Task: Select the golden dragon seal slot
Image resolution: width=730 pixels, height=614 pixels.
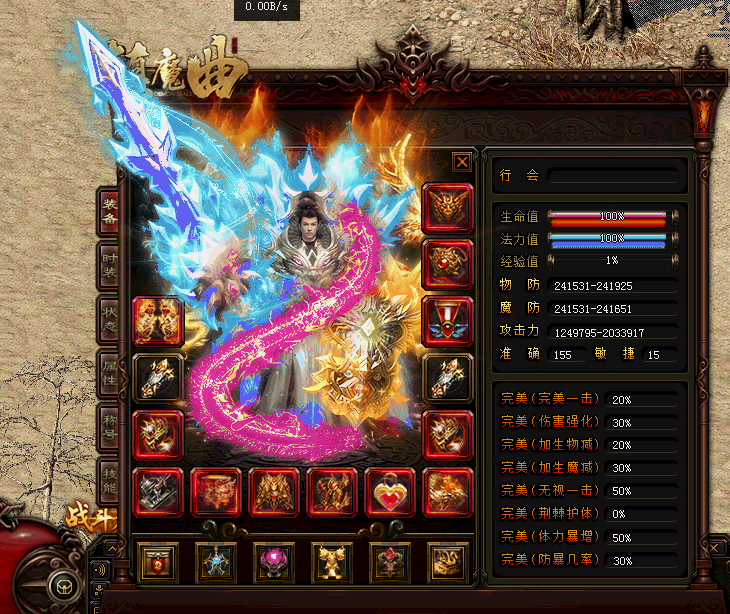Action: click(447, 564)
